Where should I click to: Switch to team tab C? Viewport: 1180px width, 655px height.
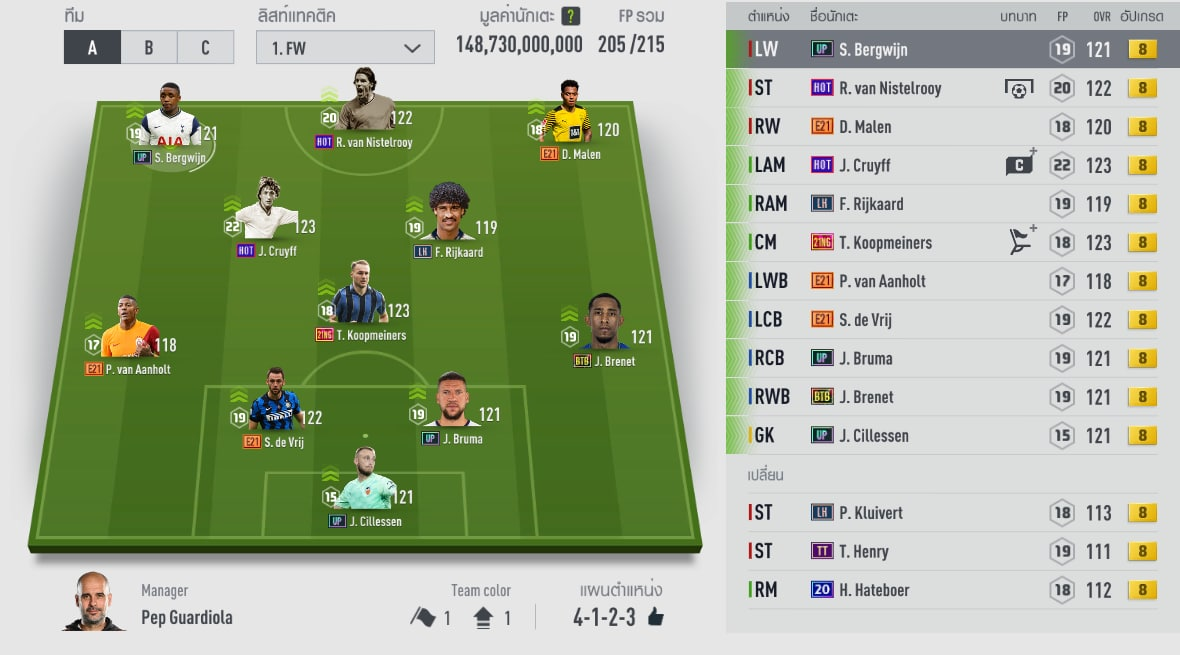click(205, 47)
